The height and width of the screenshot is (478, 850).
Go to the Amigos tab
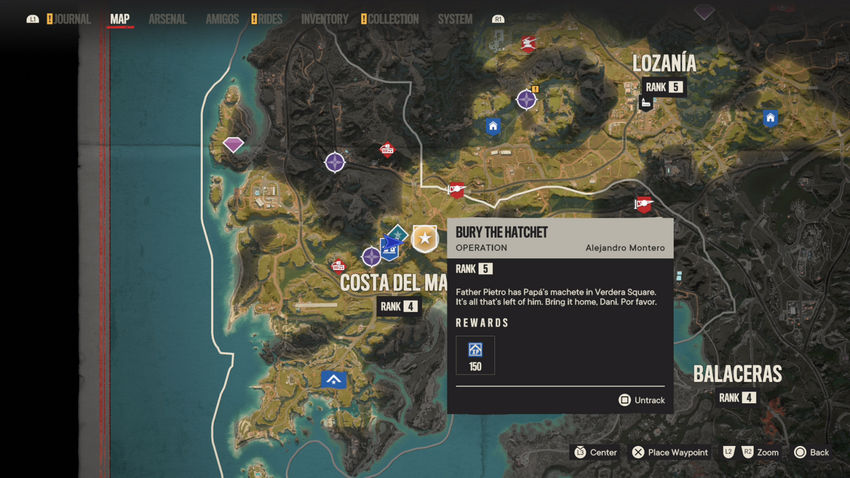222,19
